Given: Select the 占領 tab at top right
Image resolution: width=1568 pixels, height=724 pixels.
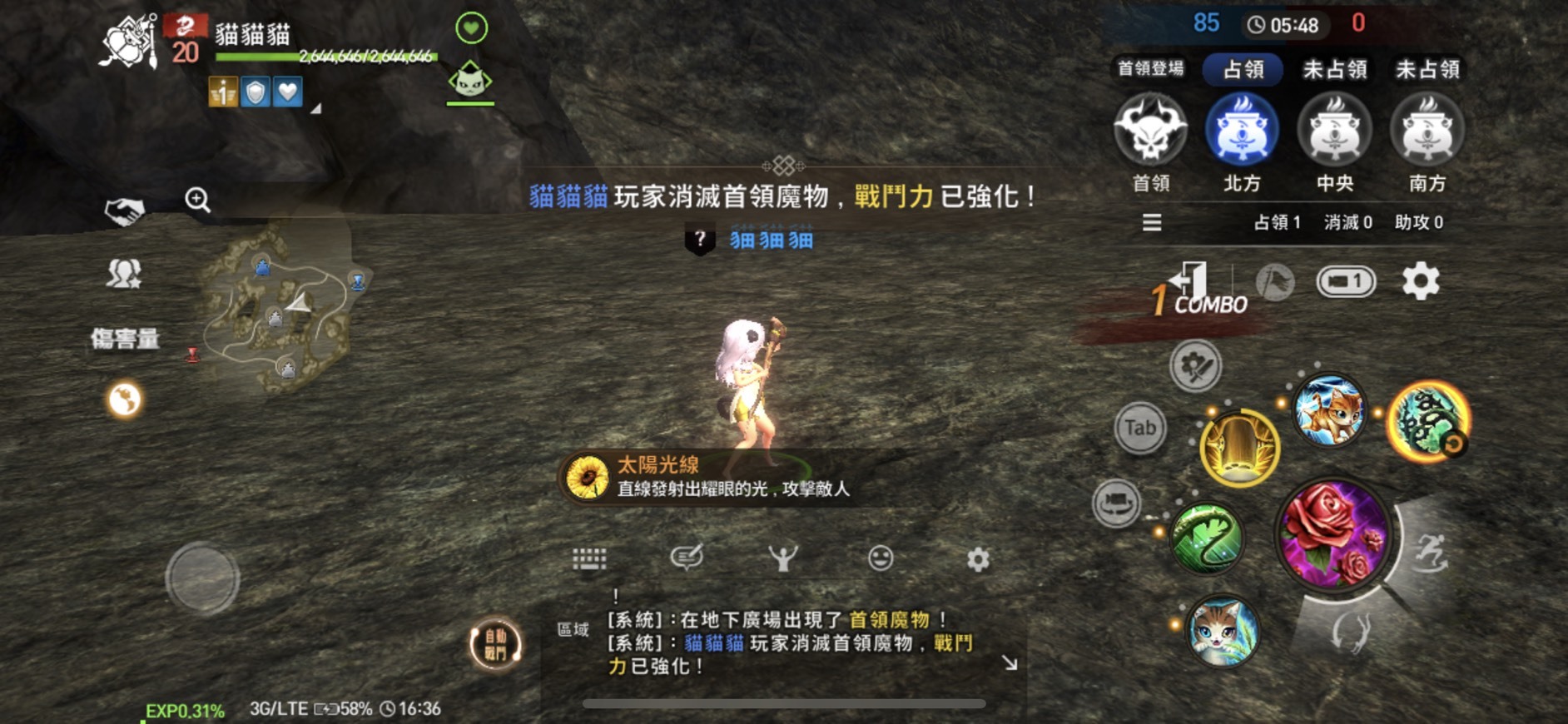Looking at the screenshot, I should click(x=1243, y=69).
